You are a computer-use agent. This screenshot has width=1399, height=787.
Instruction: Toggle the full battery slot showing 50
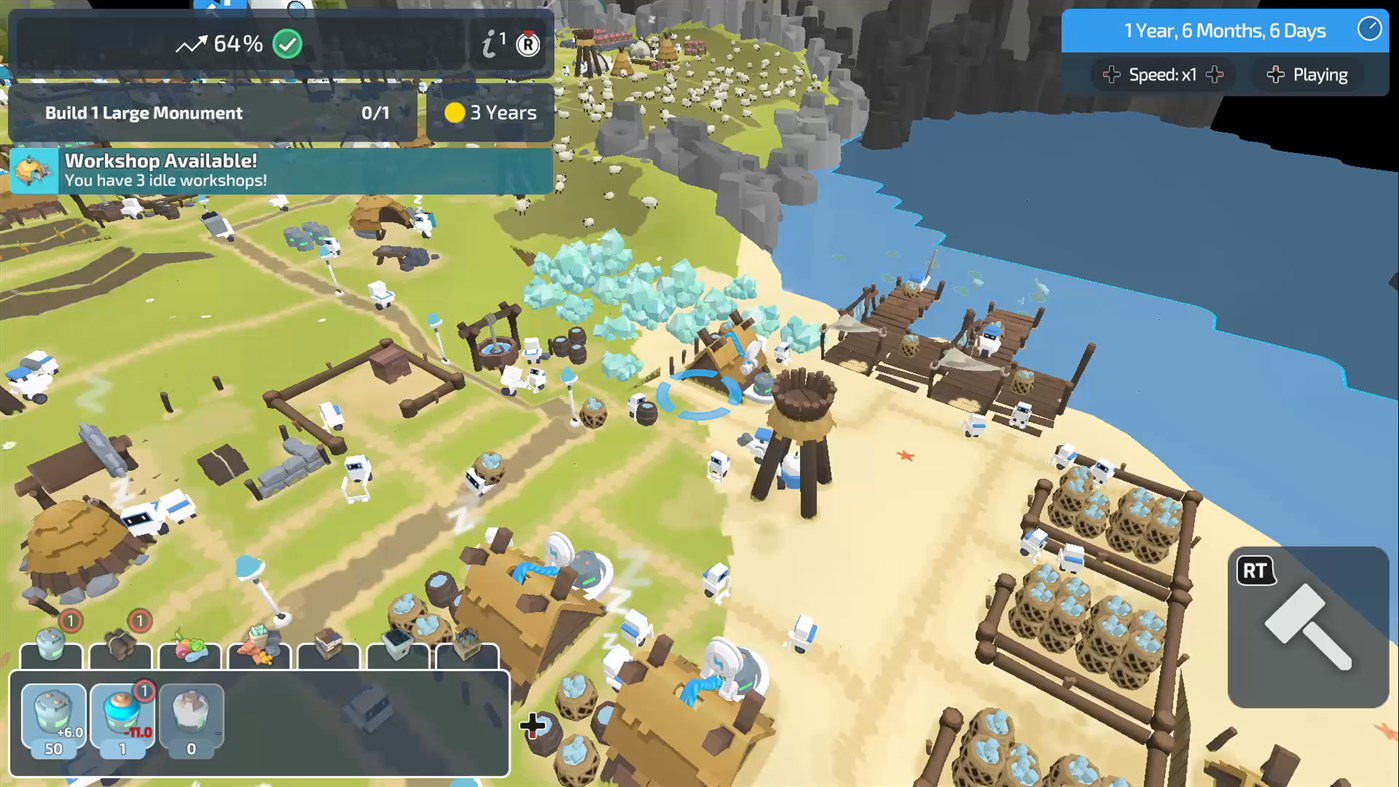[x=52, y=718]
